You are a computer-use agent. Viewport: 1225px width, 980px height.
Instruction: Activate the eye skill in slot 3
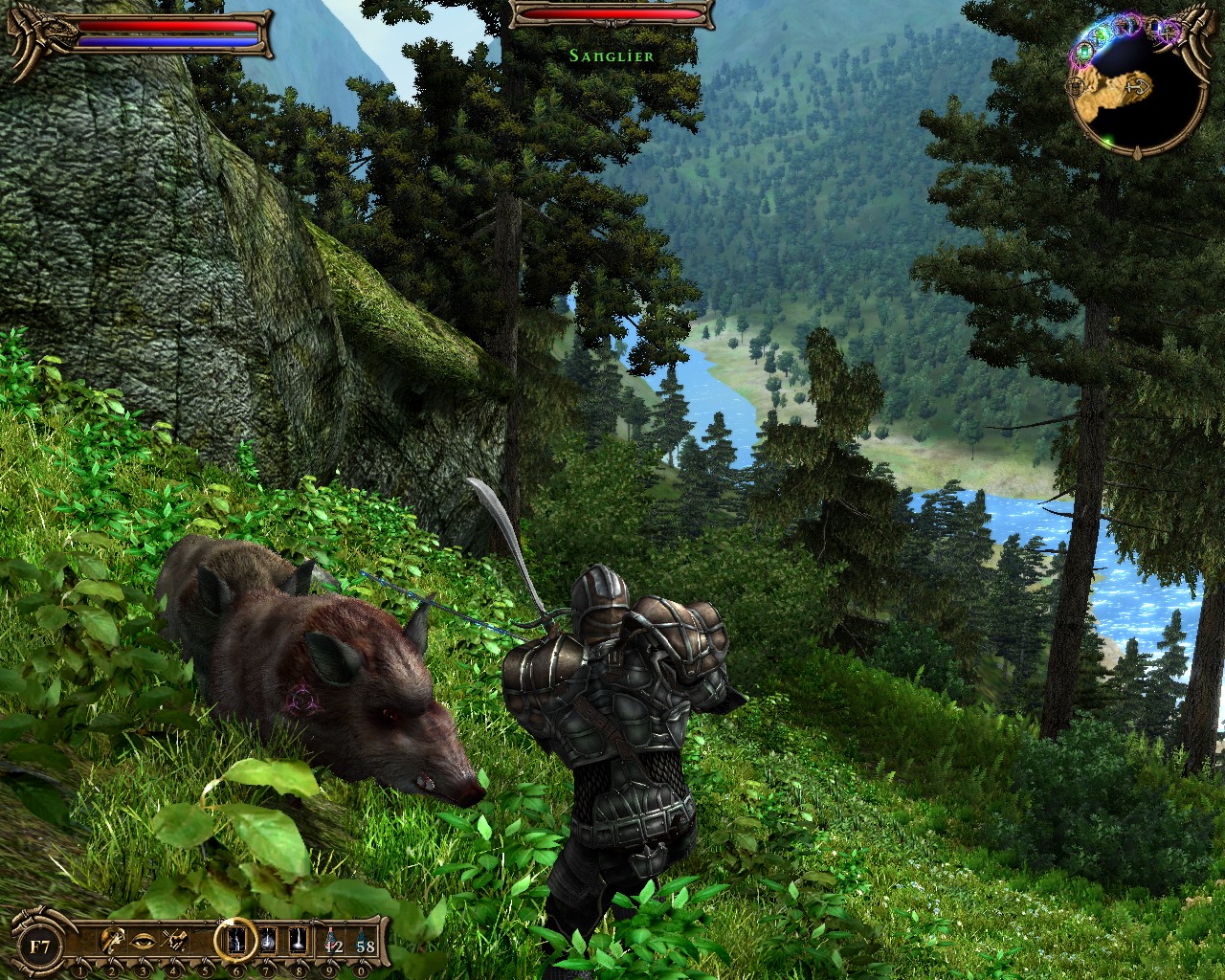click(x=145, y=941)
